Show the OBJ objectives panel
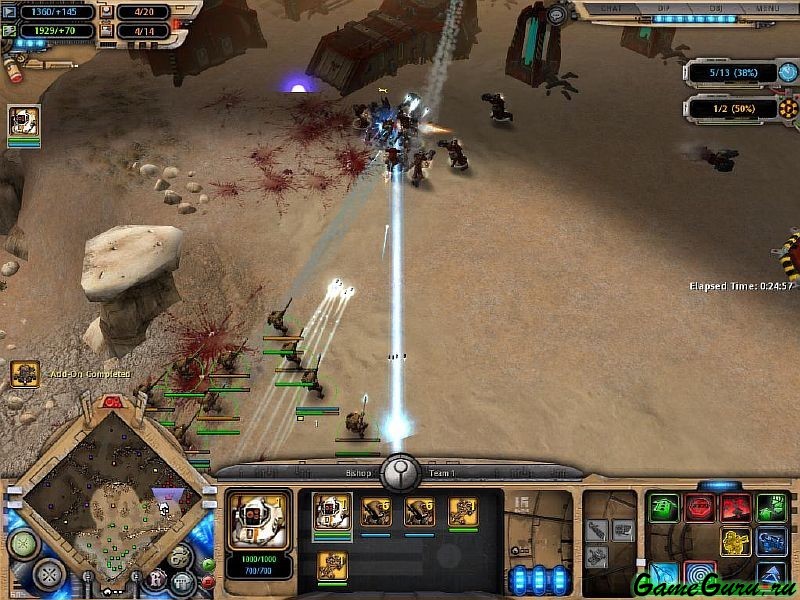 (714, 8)
